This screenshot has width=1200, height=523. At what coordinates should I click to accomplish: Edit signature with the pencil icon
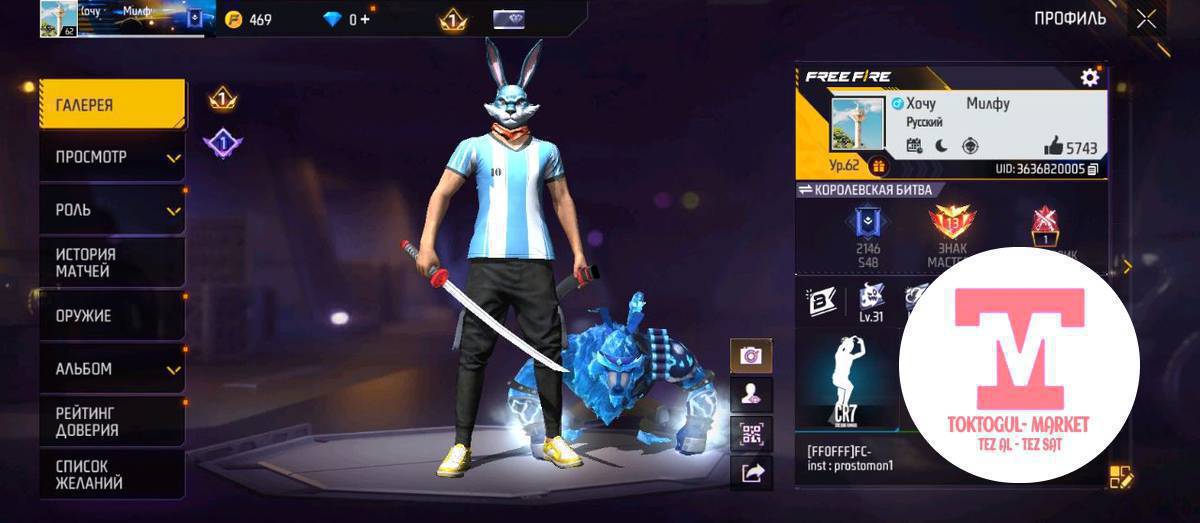[x=1120, y=477]
